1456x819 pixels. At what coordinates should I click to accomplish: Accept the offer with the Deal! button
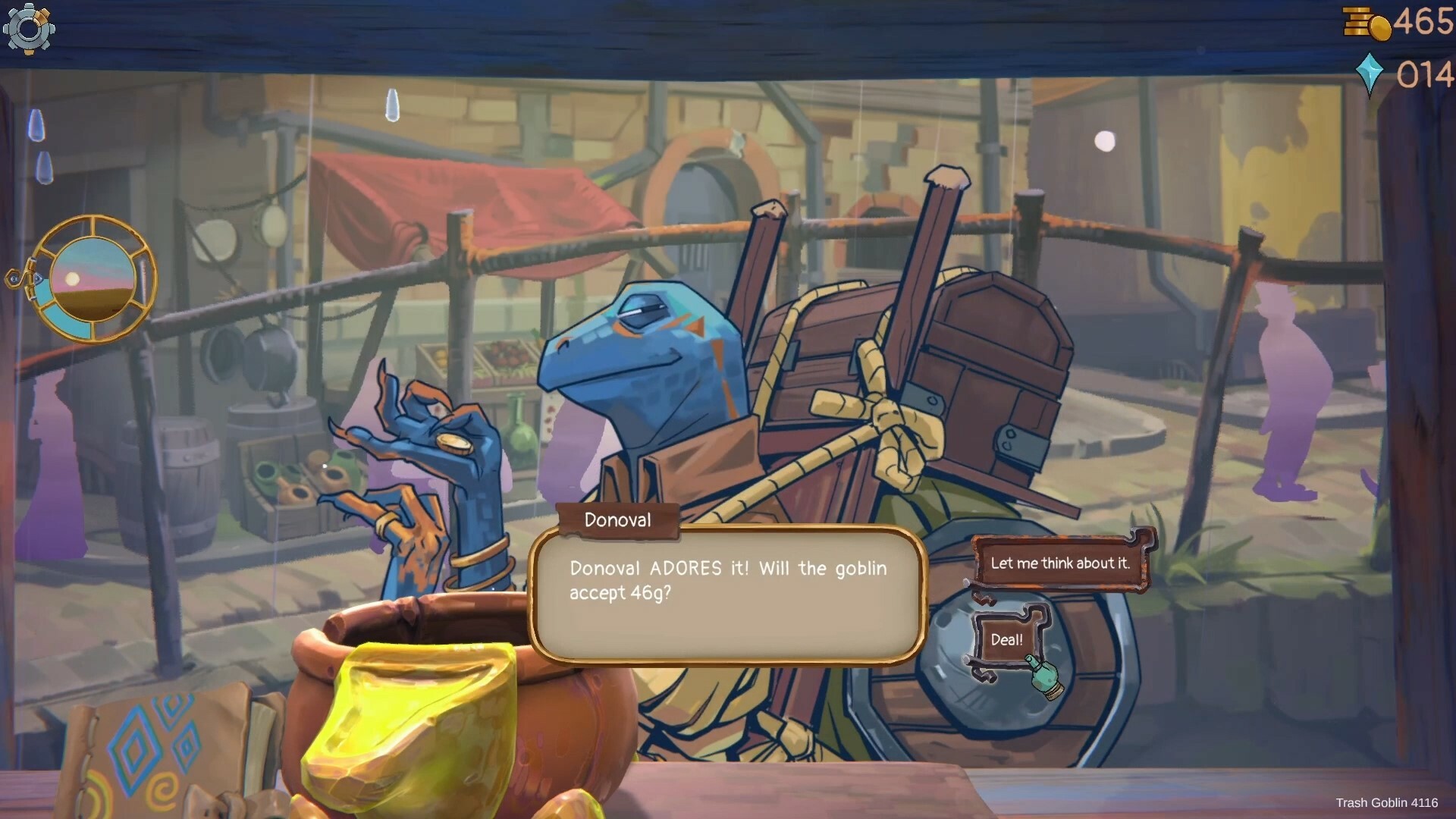[x=1007, y=639]
